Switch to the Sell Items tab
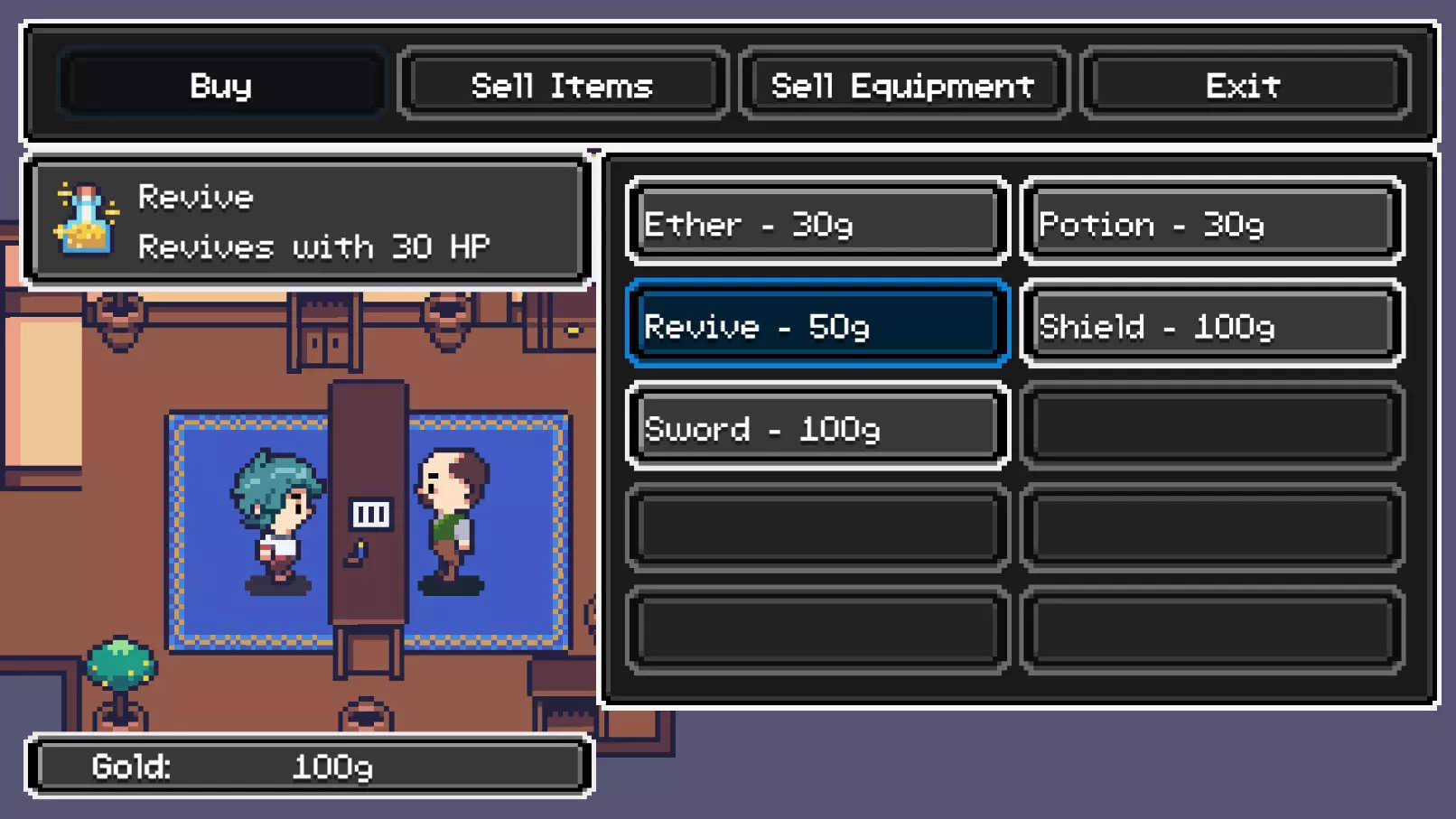 (x=561, y=86)
